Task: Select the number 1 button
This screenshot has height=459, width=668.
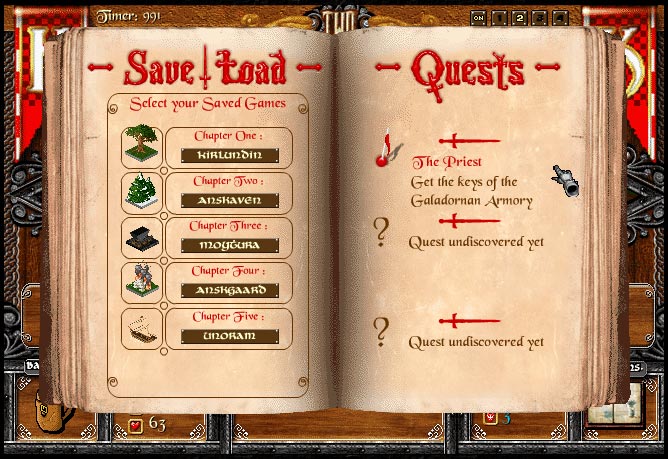Action: click(499, 17)
